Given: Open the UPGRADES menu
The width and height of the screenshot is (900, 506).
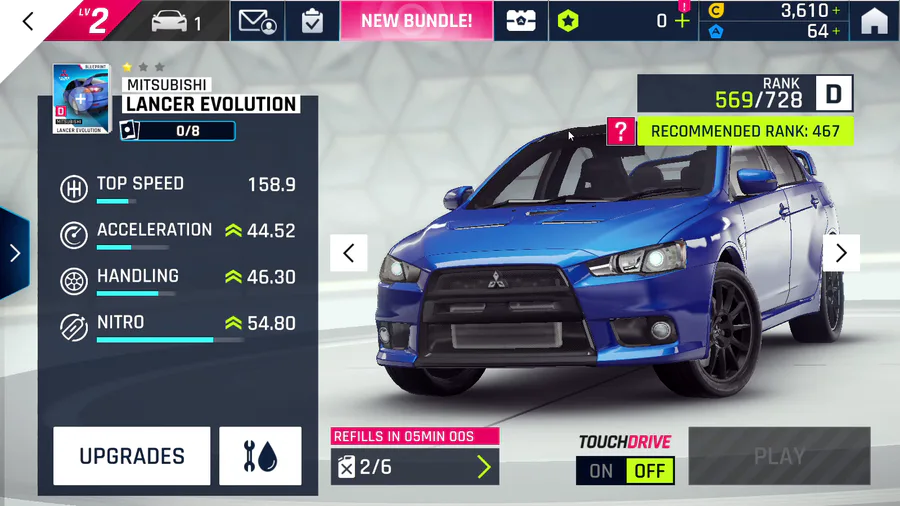Looking at the screenshot, I should click(132, 456).
